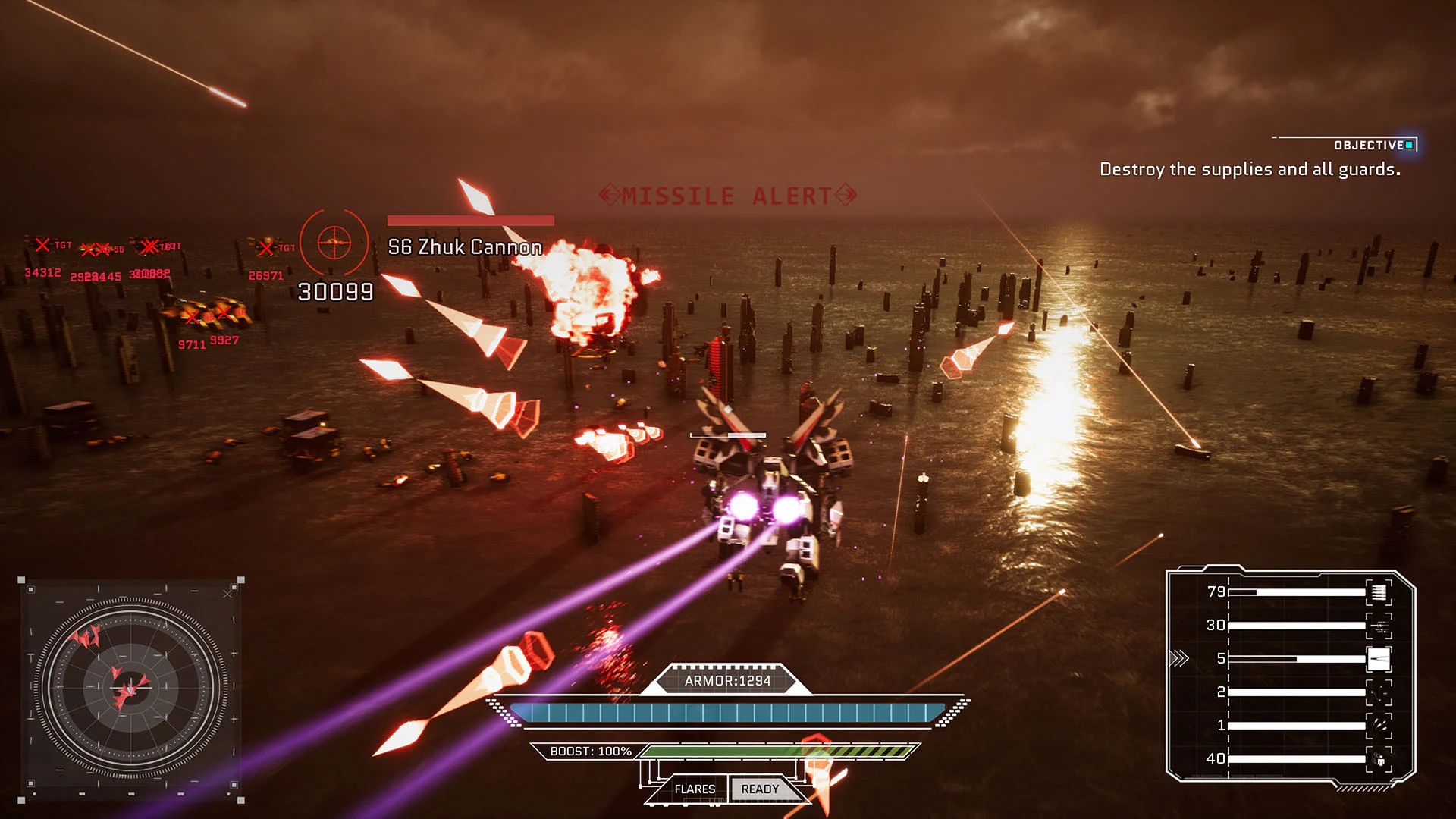Click the circular radar minimap

(130, 689)
